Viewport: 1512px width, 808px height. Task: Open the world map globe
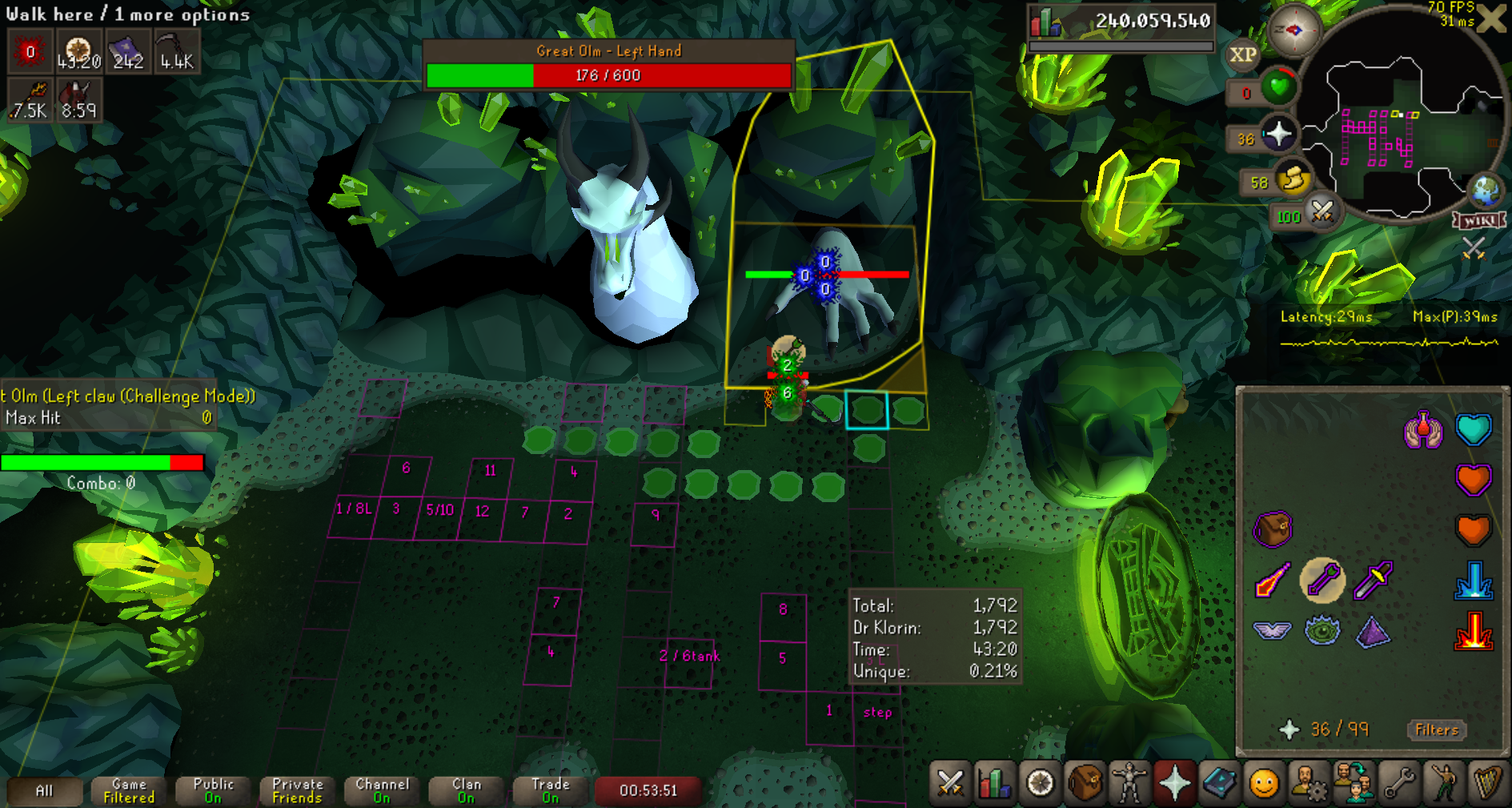[x=1486, y=191]
